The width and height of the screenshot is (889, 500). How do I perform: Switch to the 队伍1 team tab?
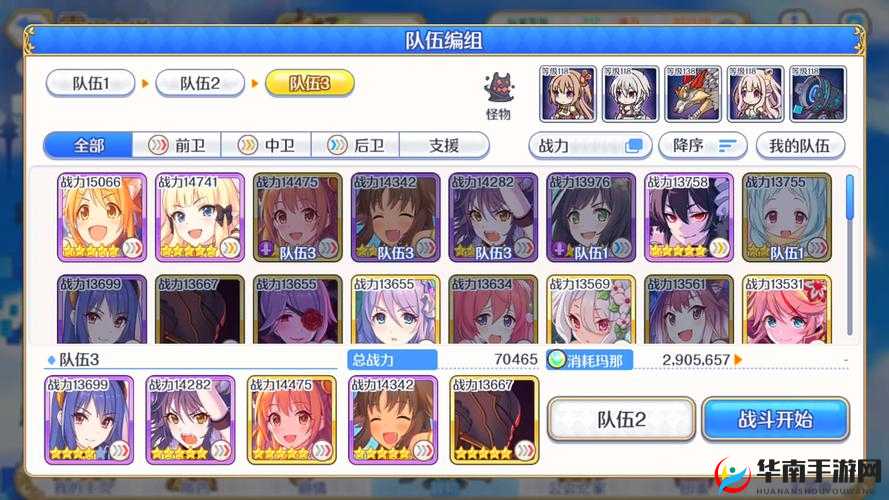pyautogui.click(x=90, y=83)
